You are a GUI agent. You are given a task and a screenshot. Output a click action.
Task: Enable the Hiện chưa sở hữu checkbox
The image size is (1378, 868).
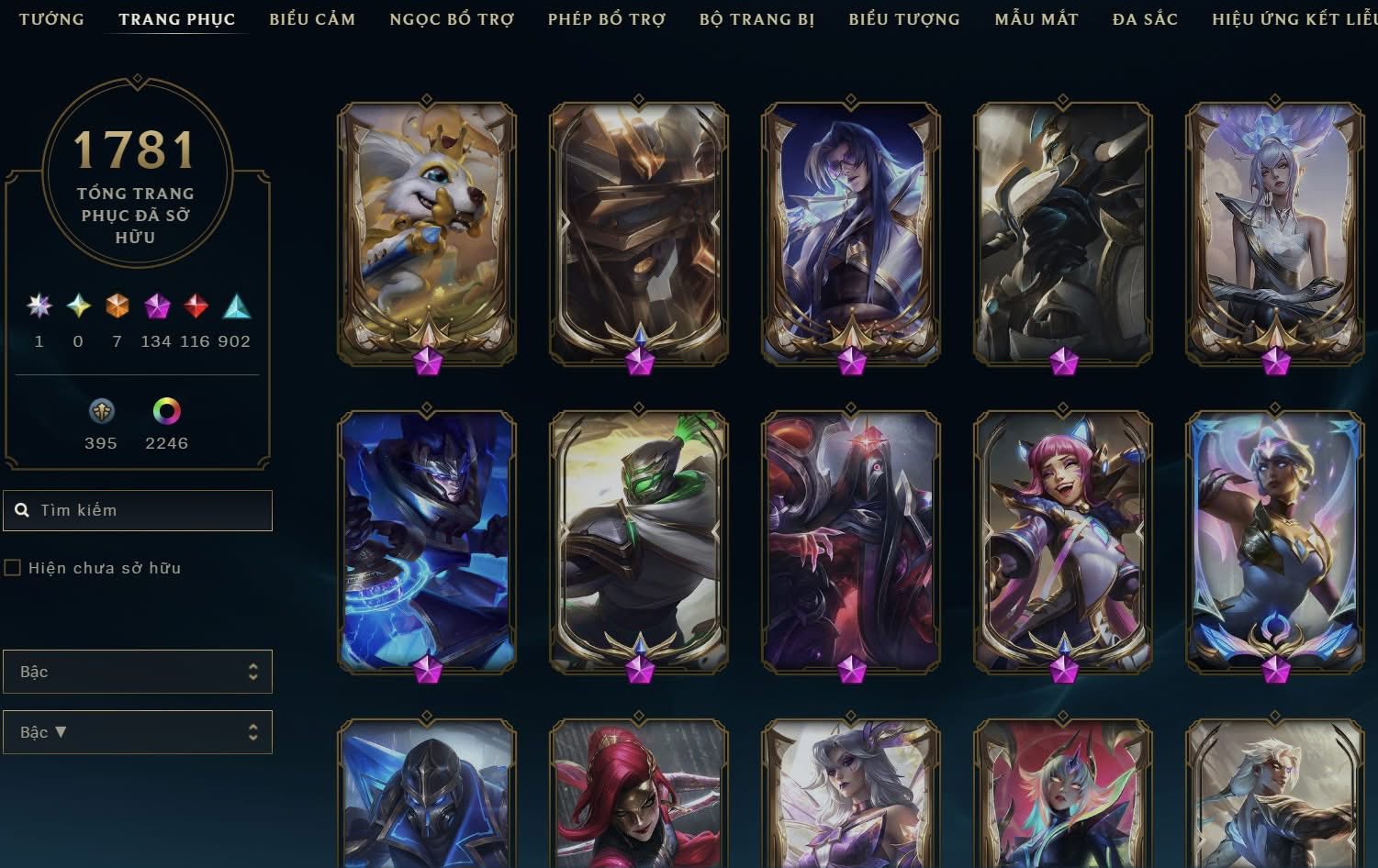click(13, 567)
